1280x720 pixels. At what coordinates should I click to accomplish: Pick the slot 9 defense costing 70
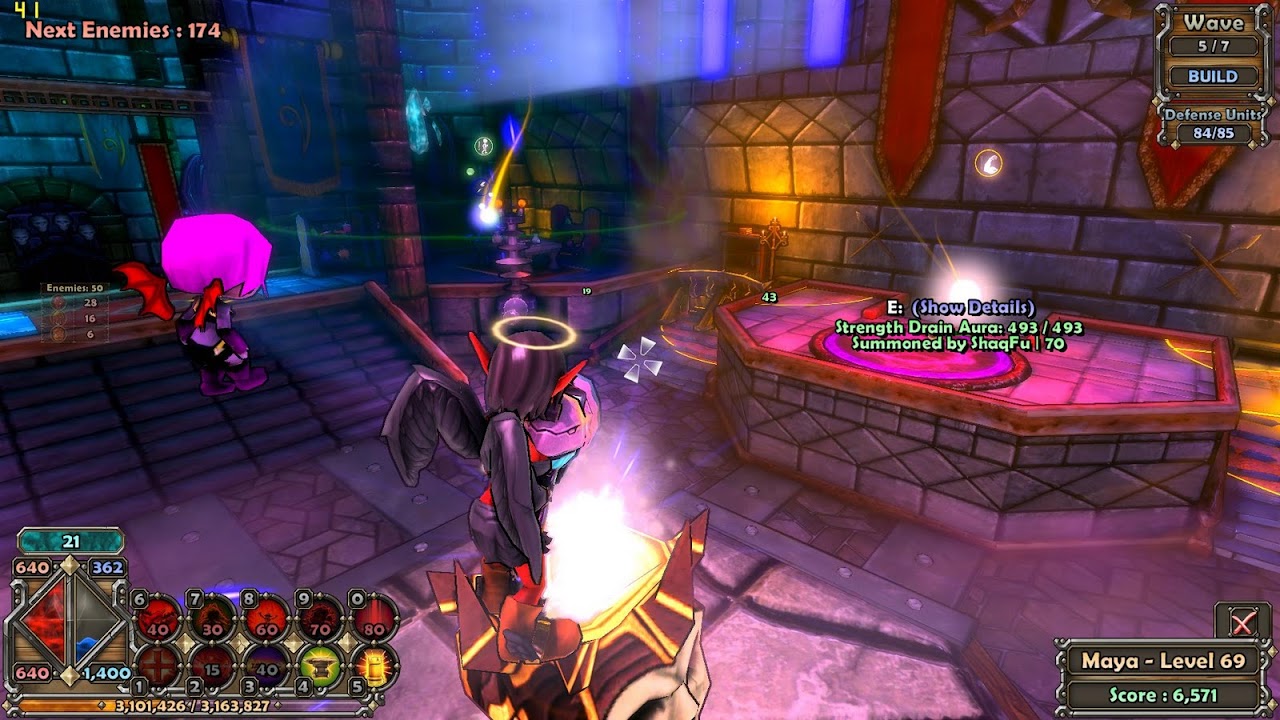click(x=321, y=619)
